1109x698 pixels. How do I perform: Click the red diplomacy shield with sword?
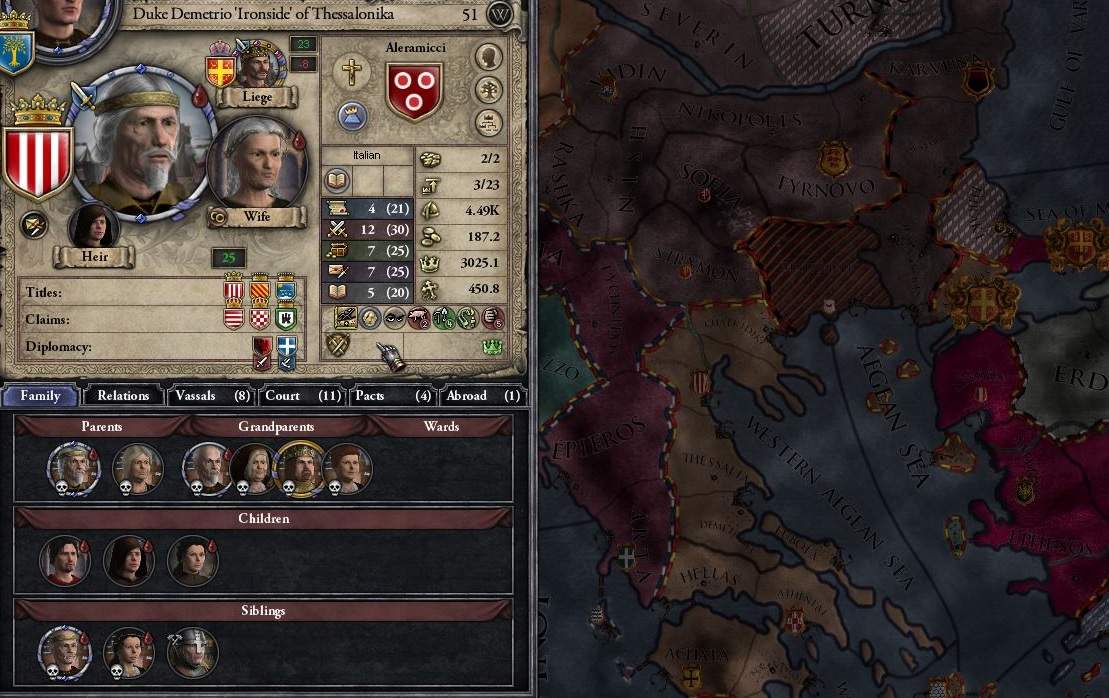pyautogui.click(x=263, y=348)
